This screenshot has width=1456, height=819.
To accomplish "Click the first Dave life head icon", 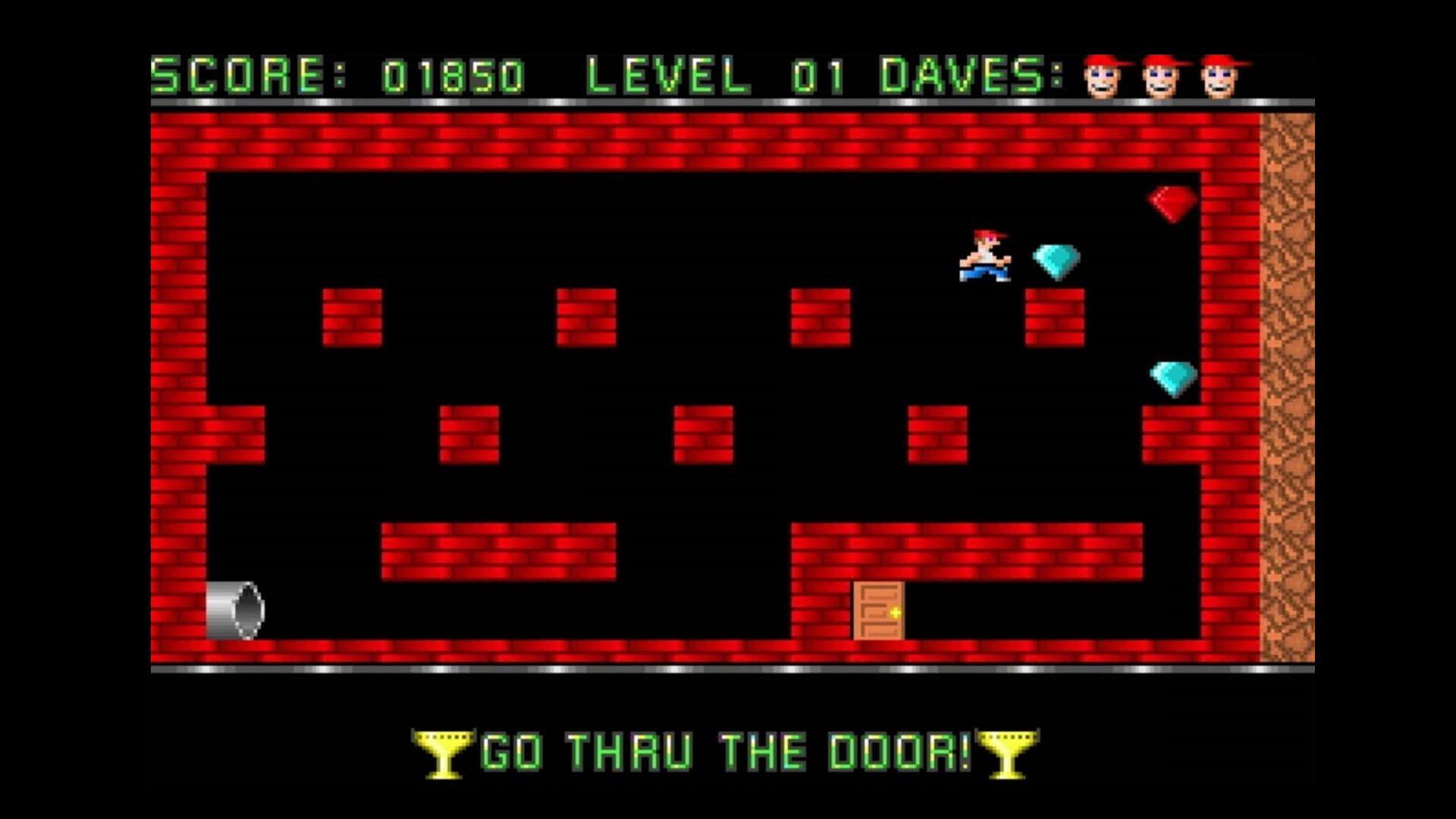I will tap(1101, 76).
